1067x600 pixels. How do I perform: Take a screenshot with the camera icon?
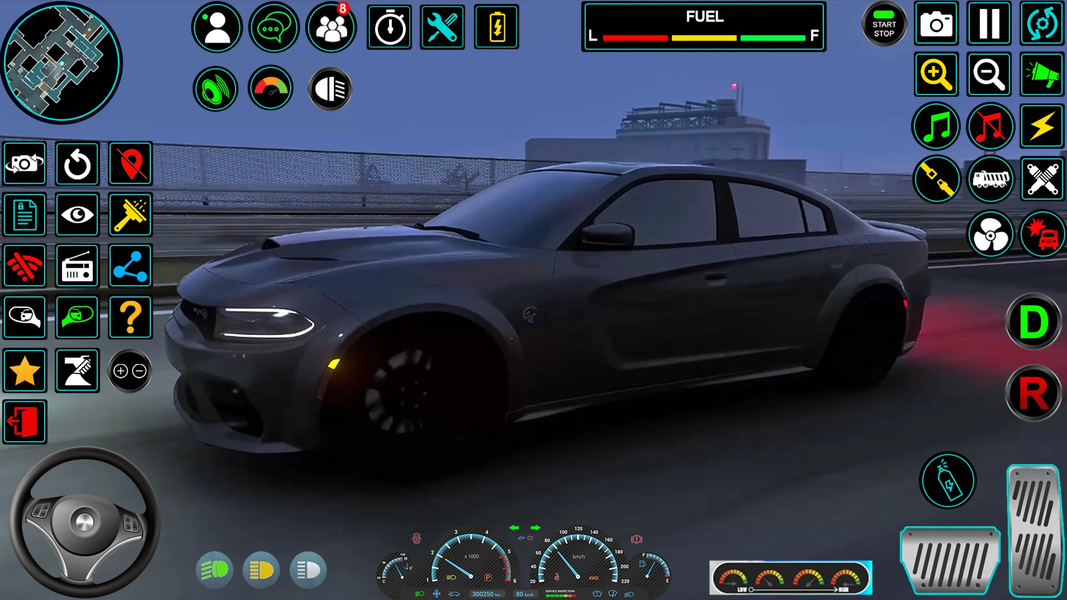coord(937,24)
